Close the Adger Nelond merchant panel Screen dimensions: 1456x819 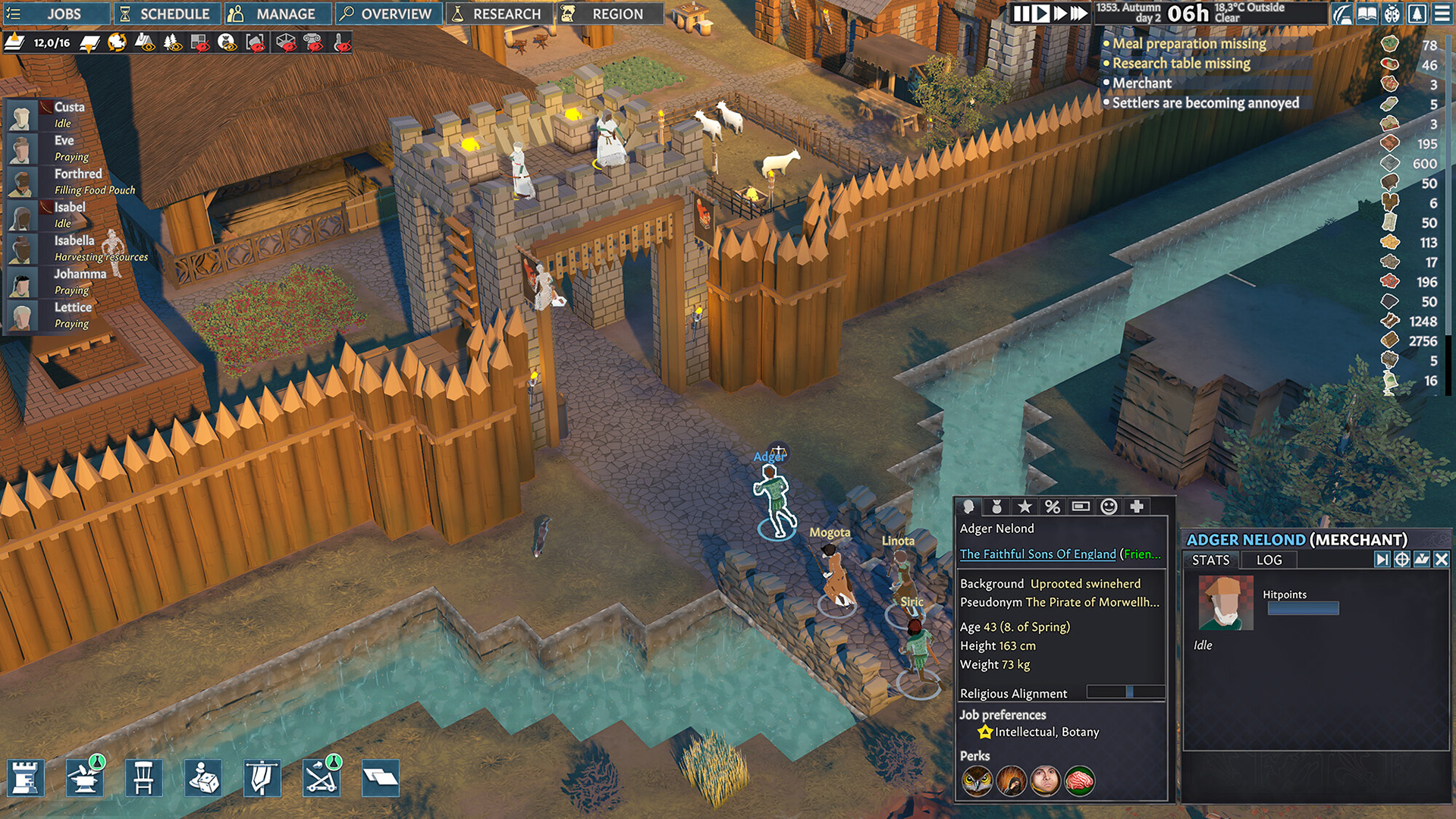coord(1442,560)
